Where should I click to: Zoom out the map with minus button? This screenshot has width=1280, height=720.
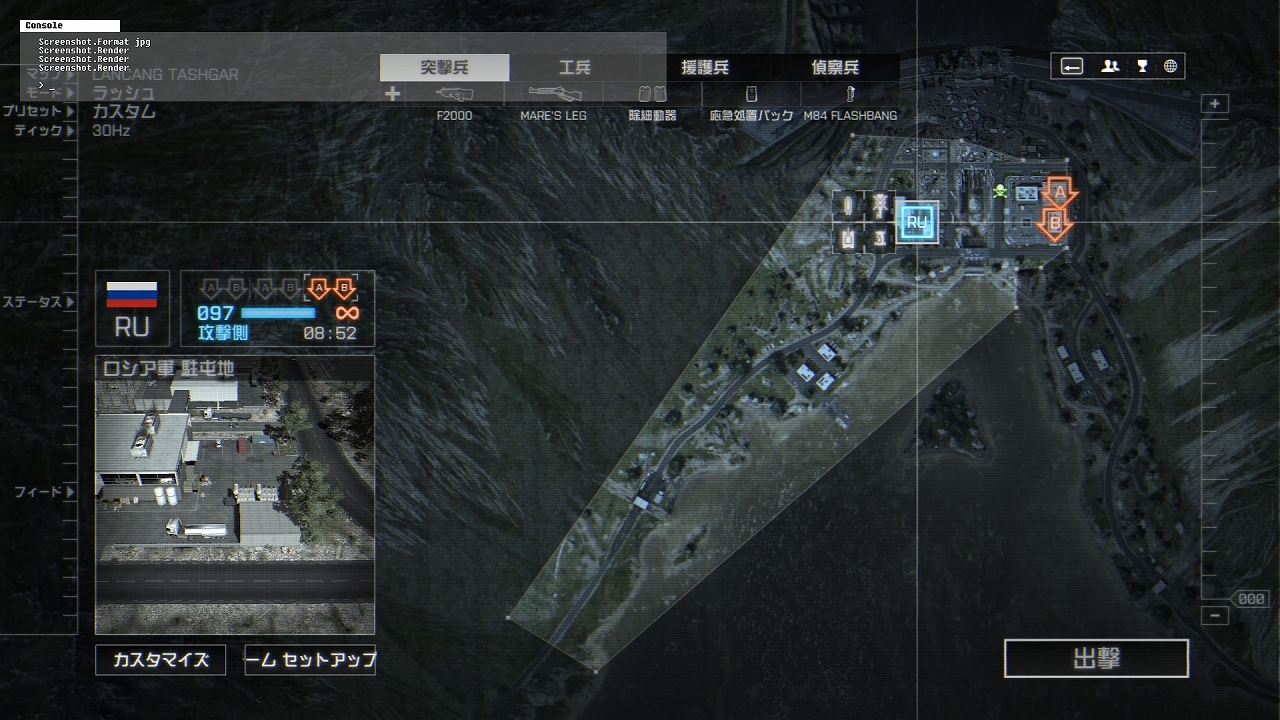1215,616
